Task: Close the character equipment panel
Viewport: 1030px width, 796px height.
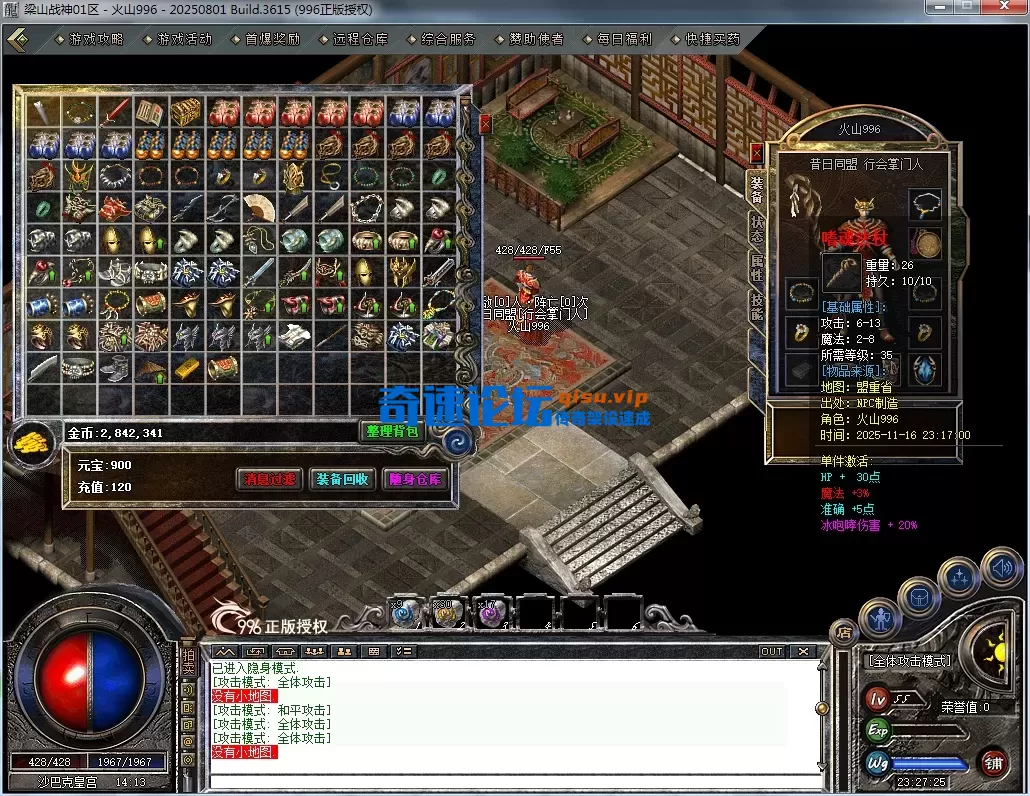Action: (756, 153)
